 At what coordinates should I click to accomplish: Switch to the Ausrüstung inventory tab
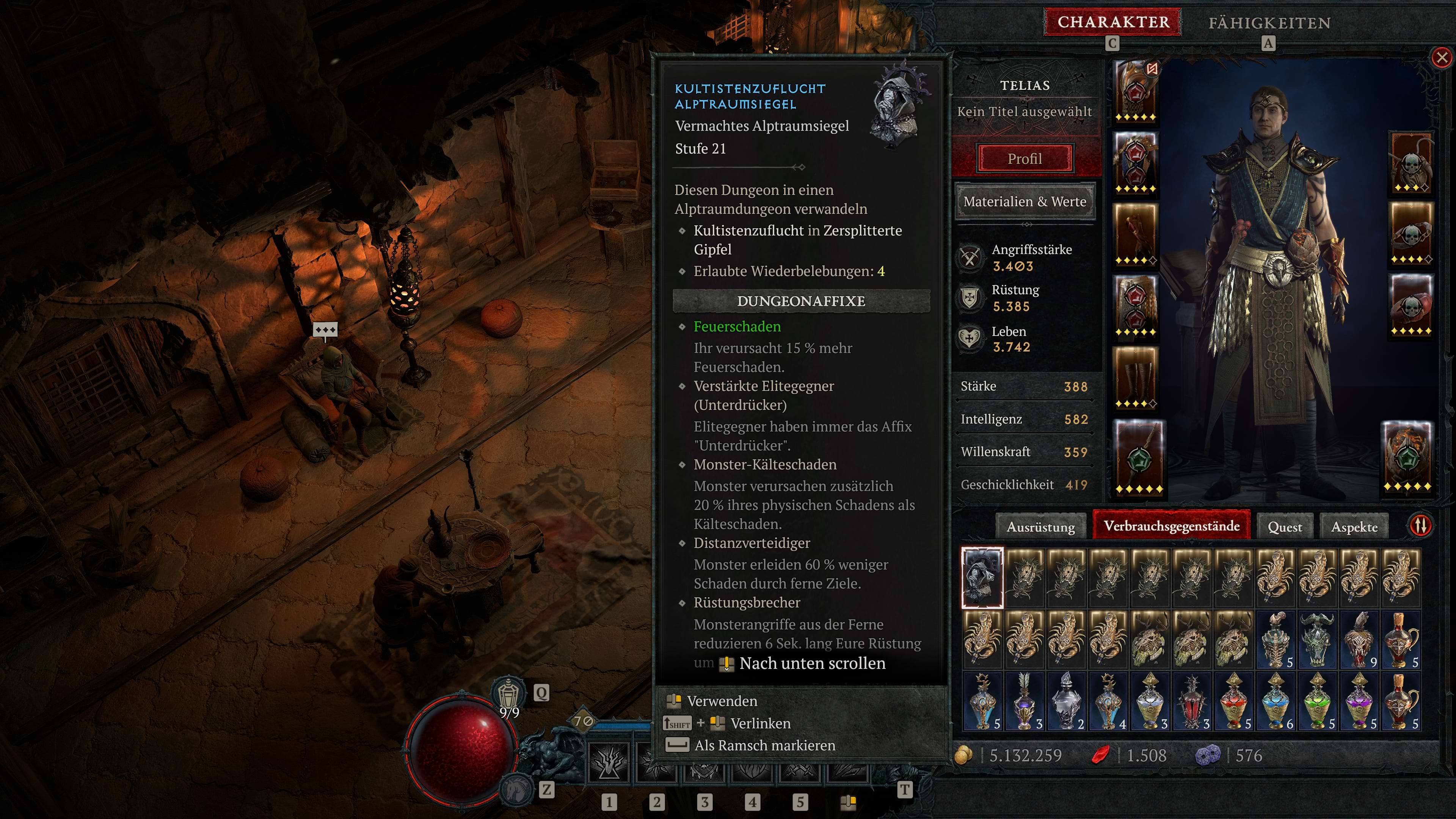1040,527
